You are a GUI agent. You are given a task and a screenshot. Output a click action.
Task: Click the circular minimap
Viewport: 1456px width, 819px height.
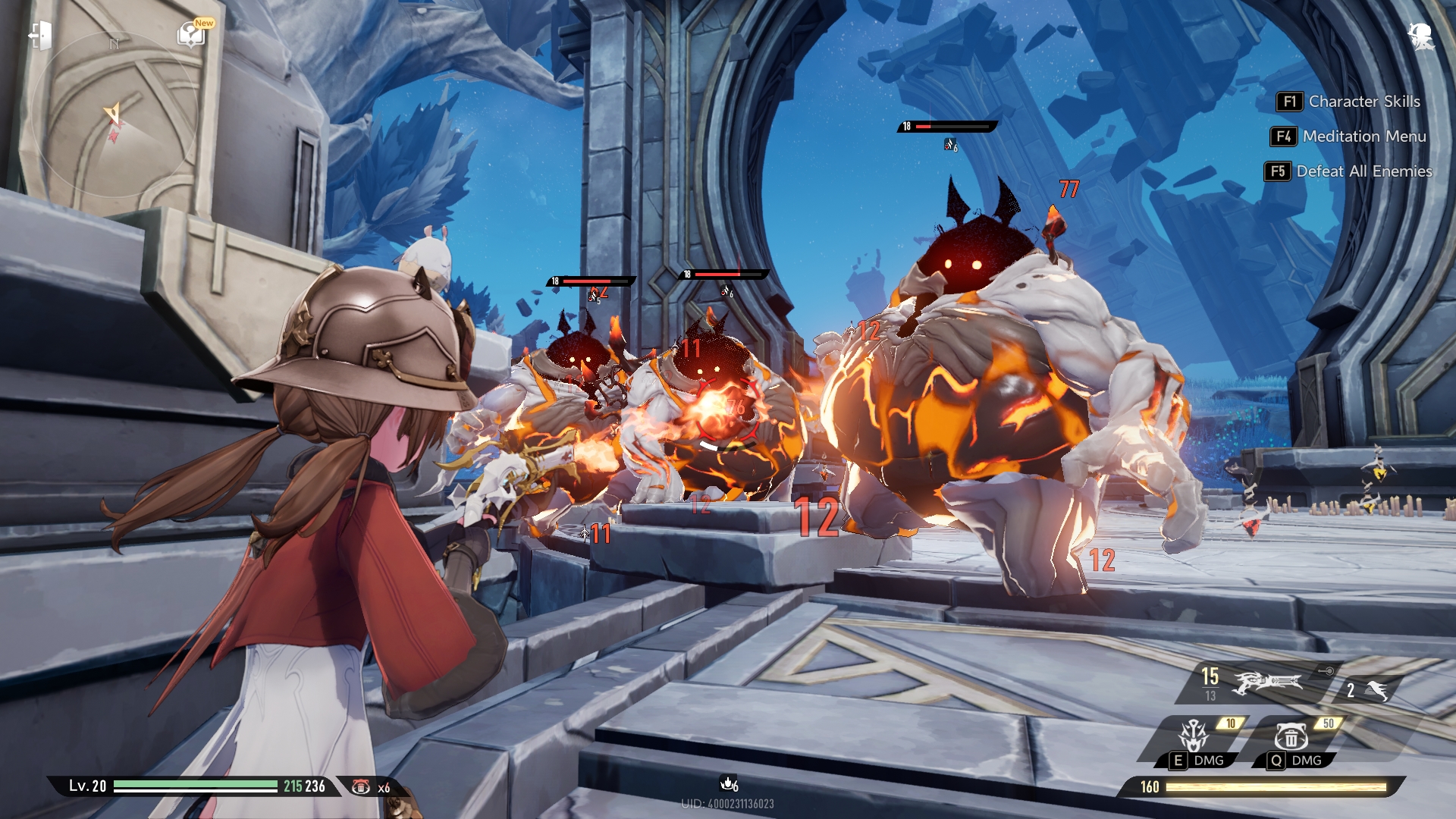(114, 115)
